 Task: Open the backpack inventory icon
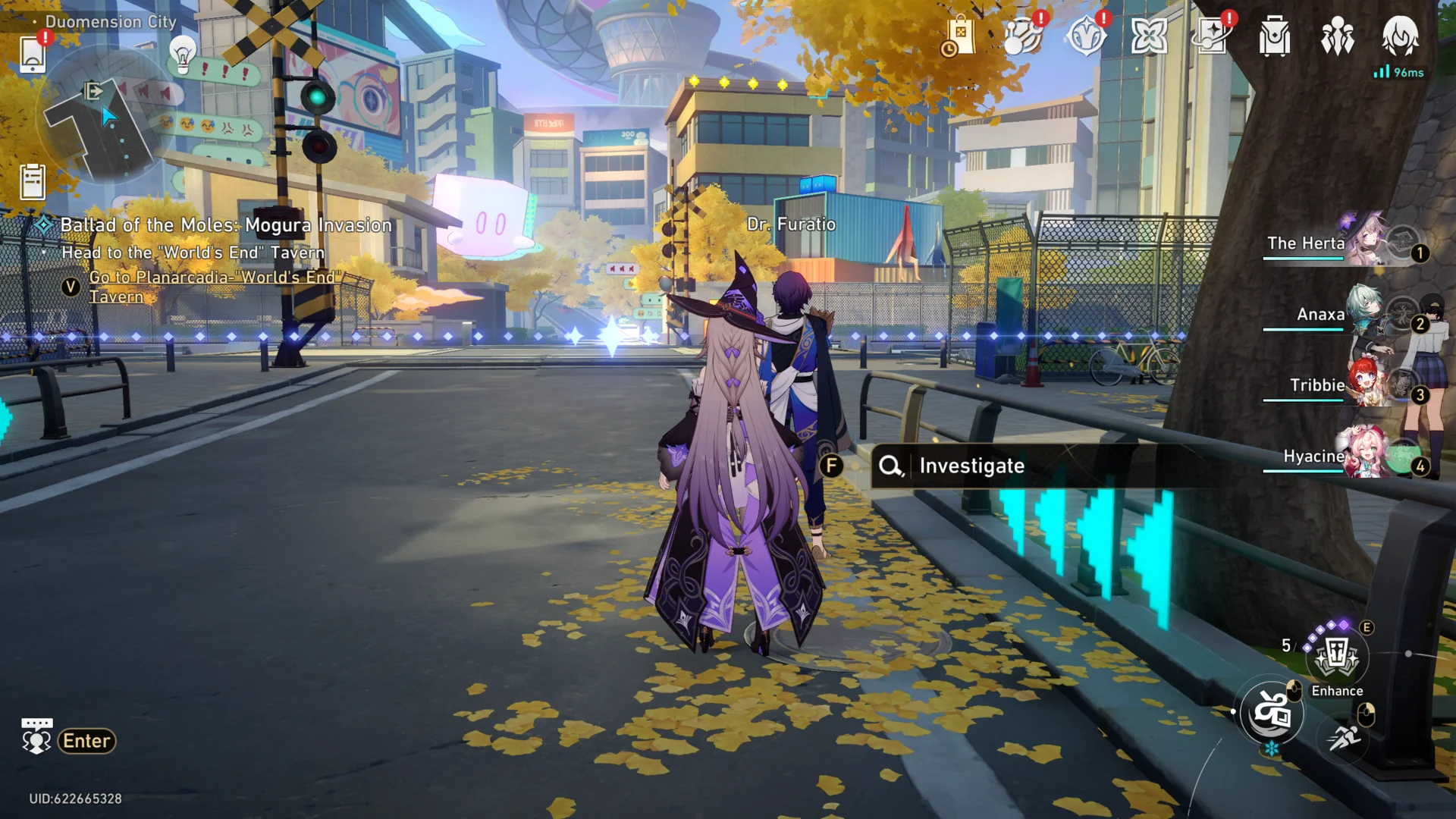pyautogui.click(x=1275, y=36)
